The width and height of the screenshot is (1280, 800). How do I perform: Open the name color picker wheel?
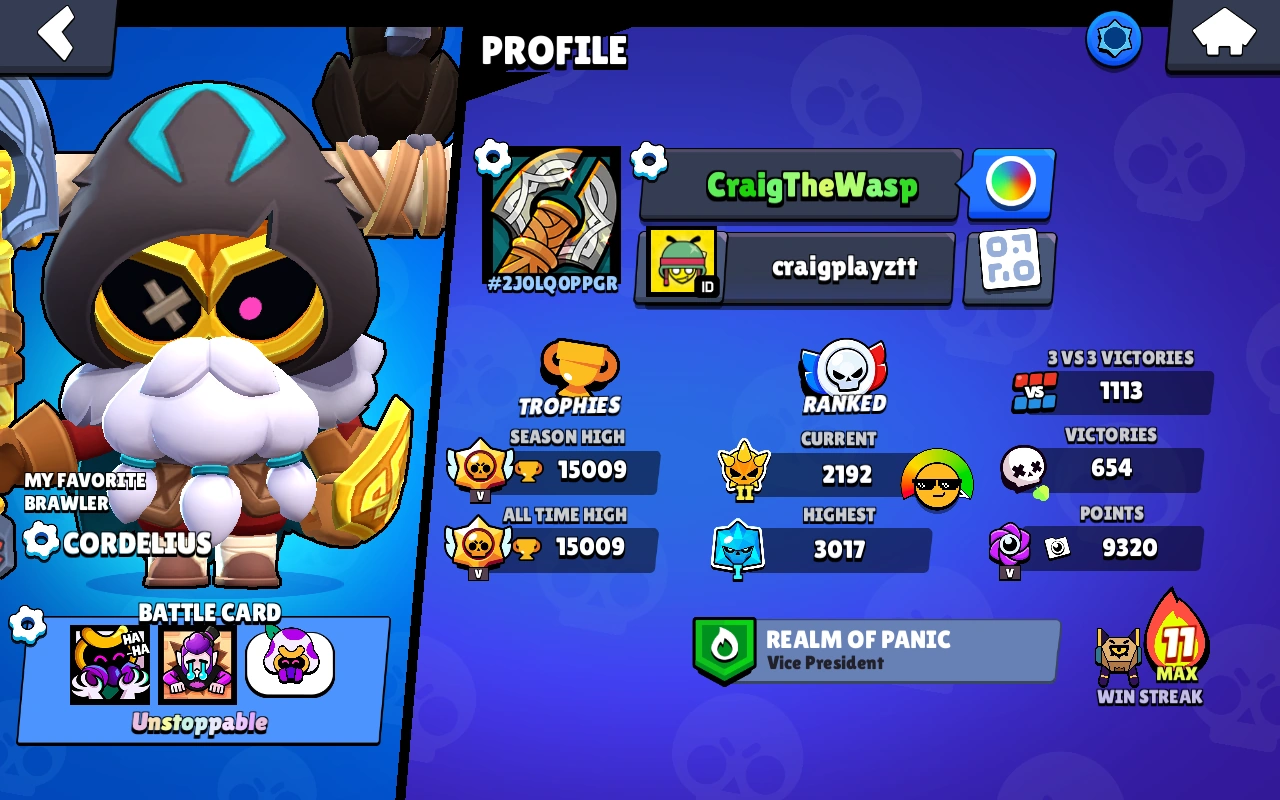(x=1009, y=184)
